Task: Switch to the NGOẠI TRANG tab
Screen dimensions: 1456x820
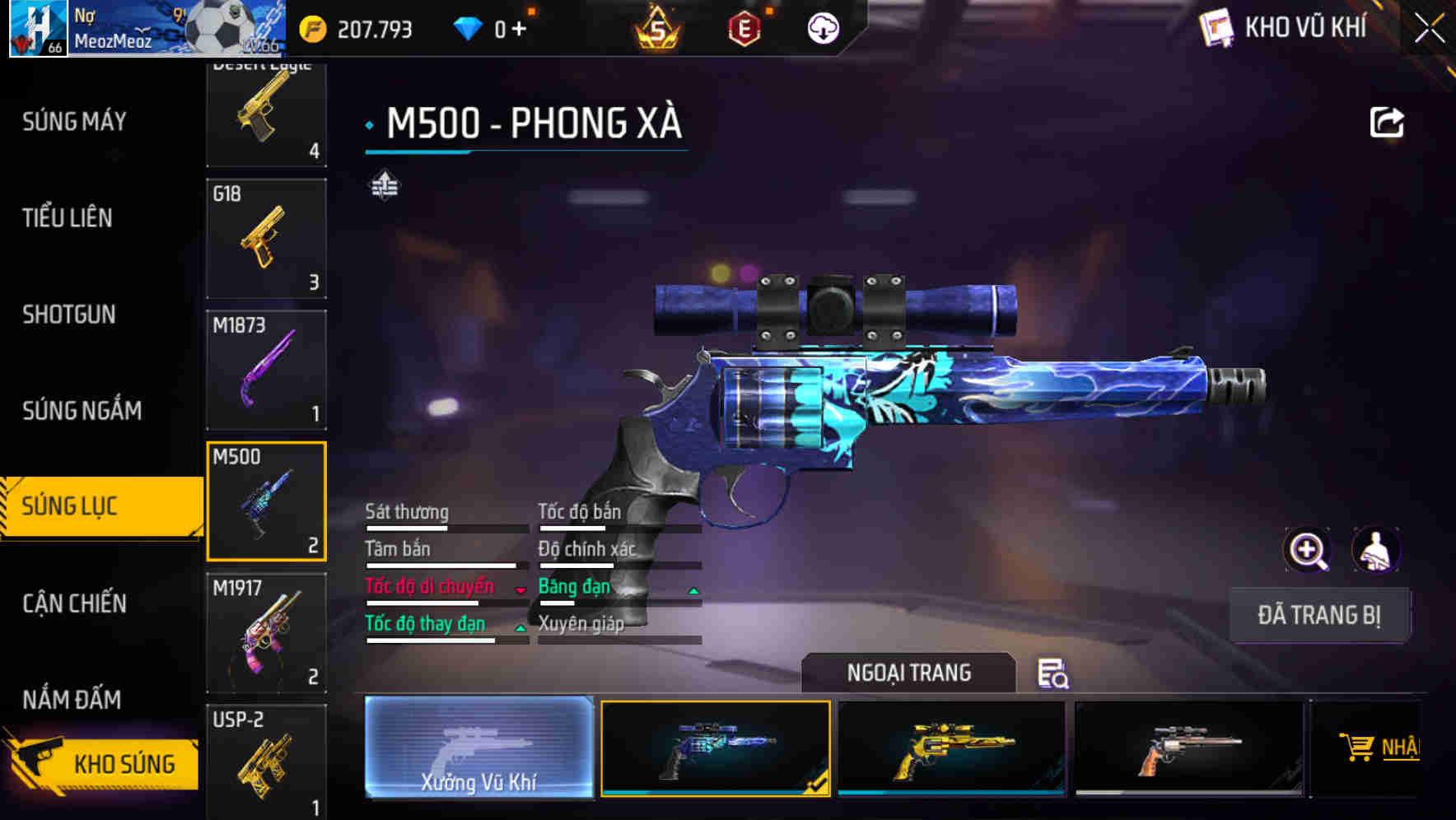Action: click(x=910, y=673)
